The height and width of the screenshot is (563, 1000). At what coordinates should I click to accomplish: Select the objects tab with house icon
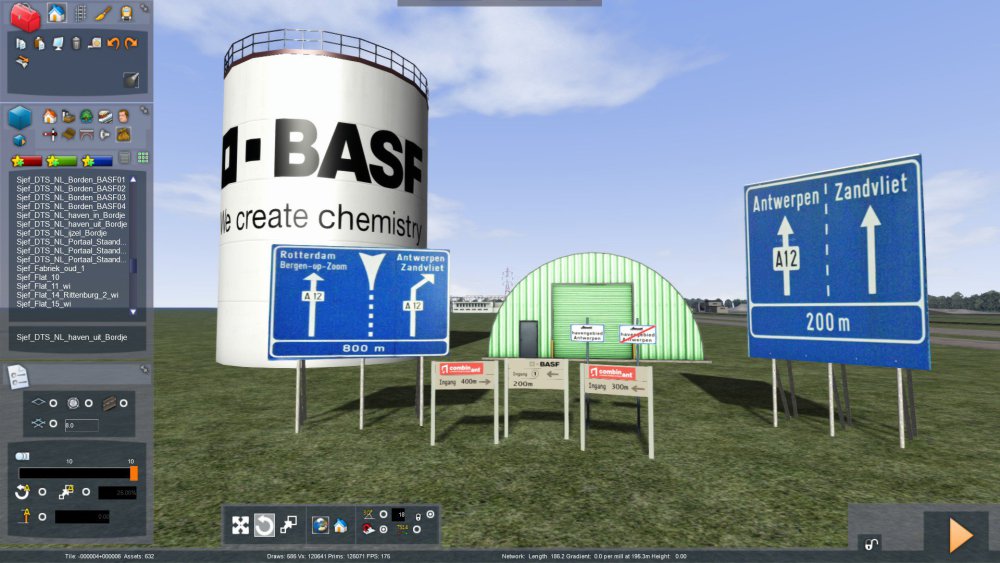(56, 13)
